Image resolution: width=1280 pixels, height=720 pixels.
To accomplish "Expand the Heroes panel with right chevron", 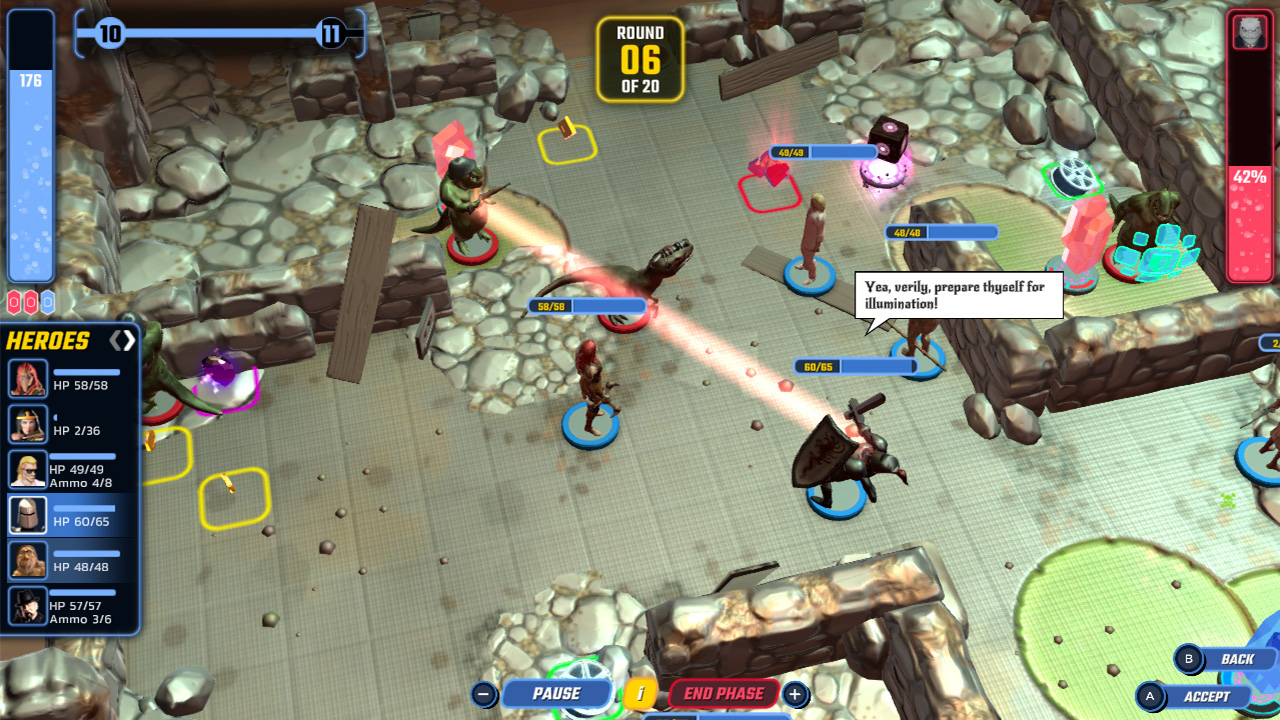I will tap(129, 338).
